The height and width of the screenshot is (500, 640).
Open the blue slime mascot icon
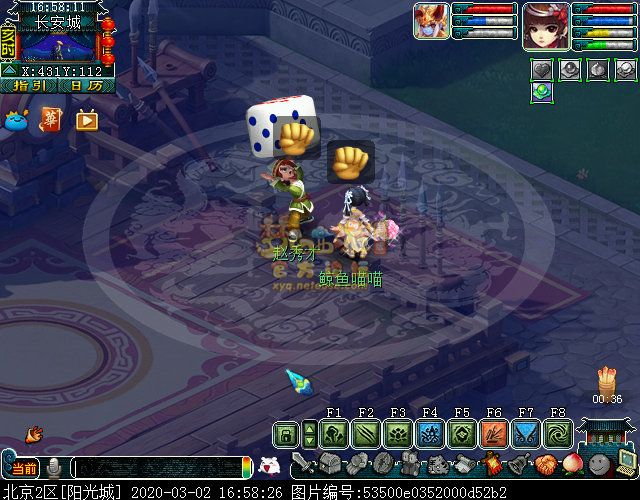(x=17, y=120)
